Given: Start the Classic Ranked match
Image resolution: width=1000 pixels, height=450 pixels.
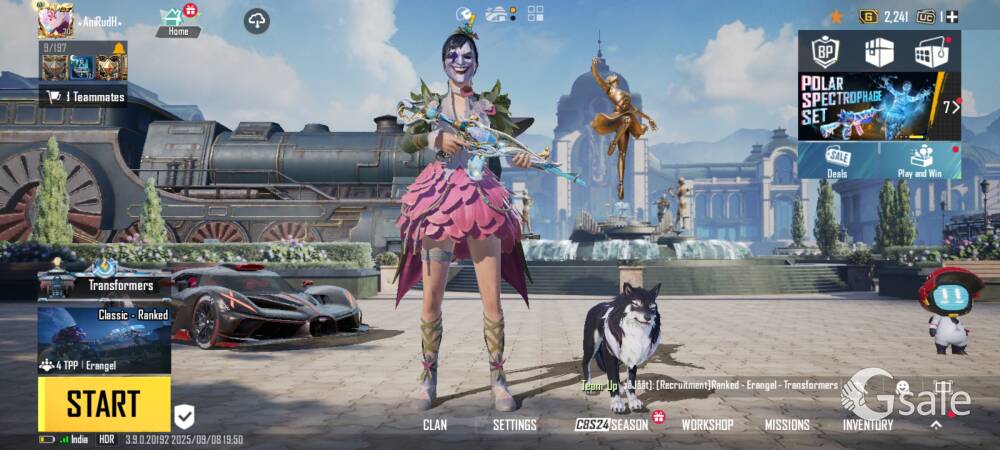Looking at the screenshot, I should (x=104, y=403).
